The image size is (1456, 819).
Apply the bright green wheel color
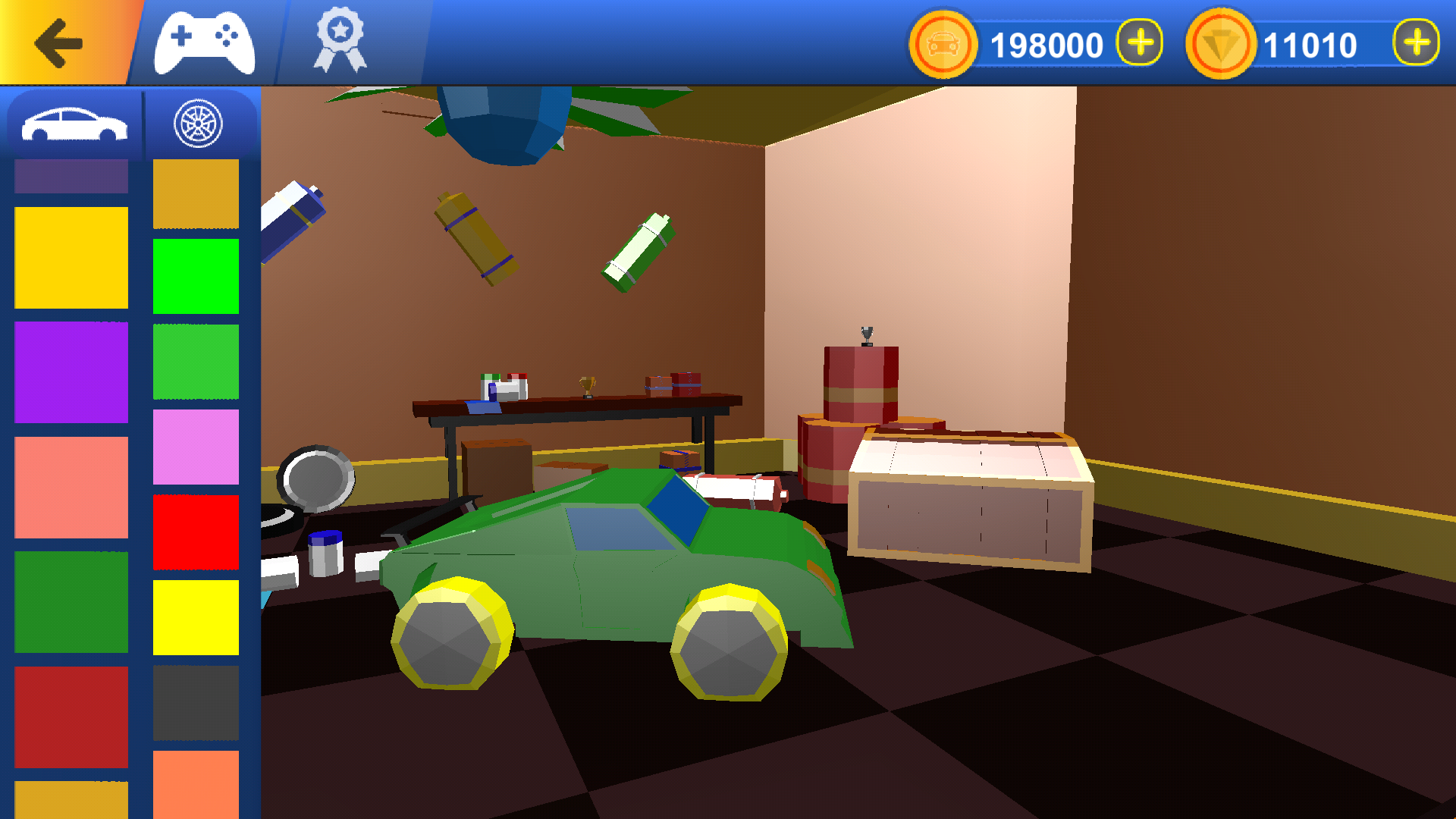click(x=195, y=274)
